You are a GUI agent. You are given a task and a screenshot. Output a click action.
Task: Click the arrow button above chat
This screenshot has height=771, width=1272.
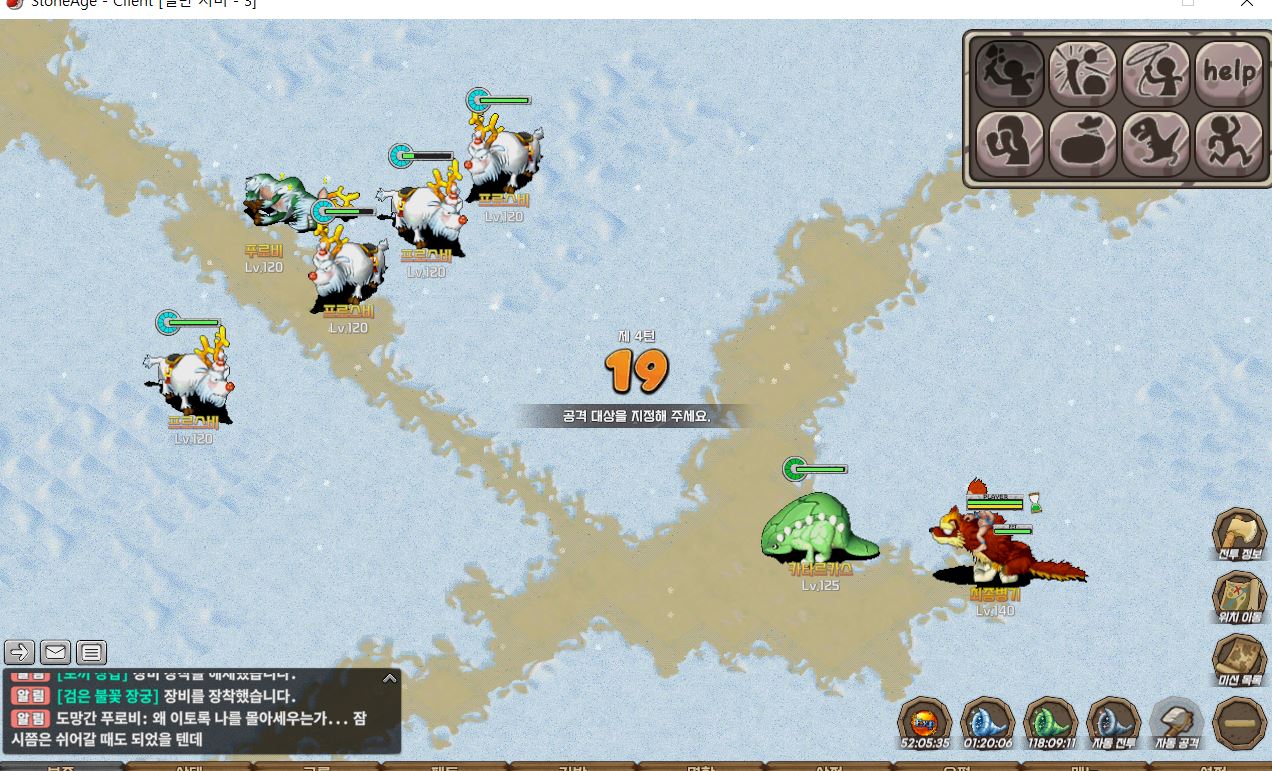coord(20,653)
